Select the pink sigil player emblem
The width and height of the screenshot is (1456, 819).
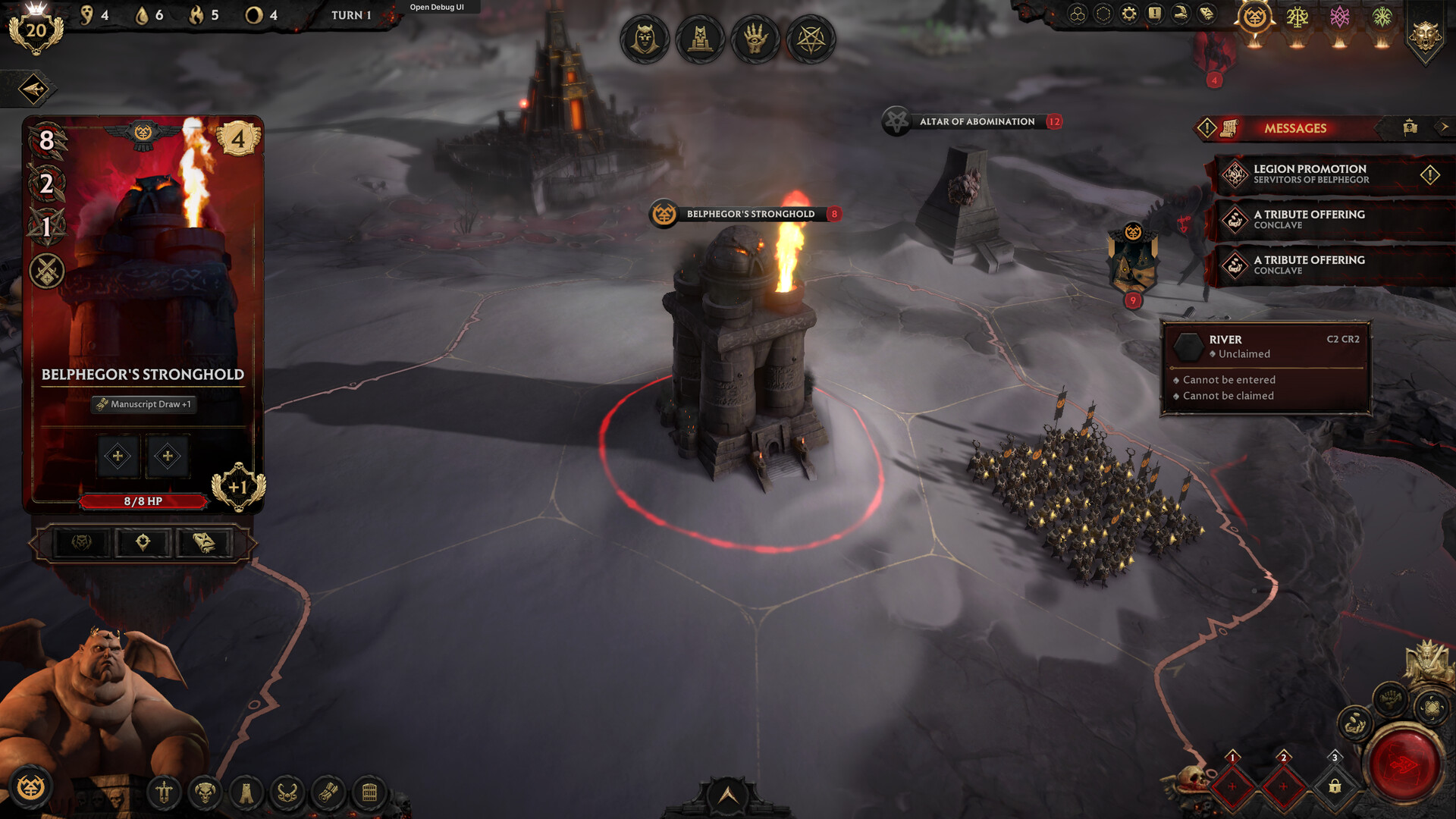[1340, 17]
